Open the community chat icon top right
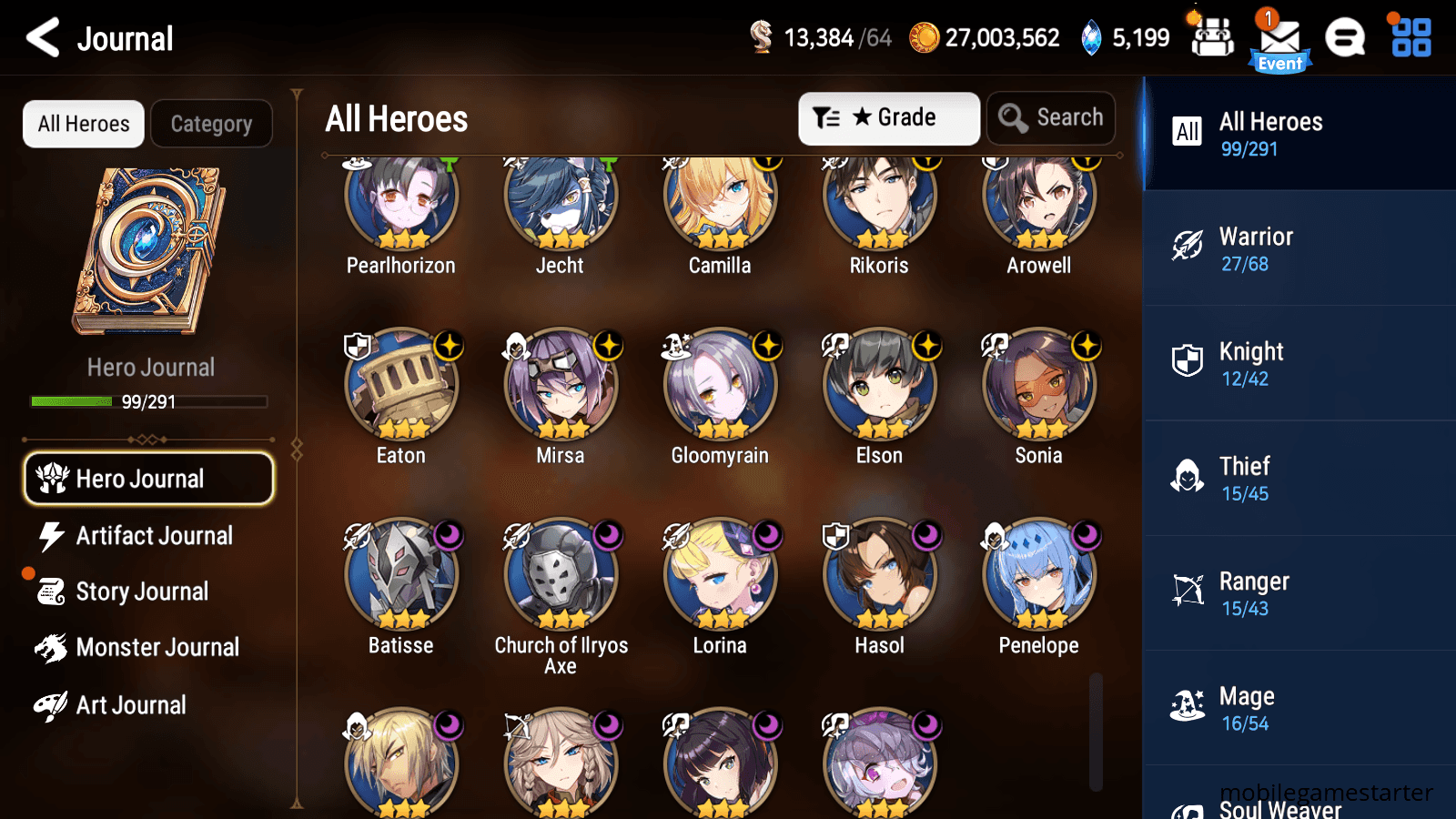Viewport: 1456px width, 819px height. click(x=1345, y=38)
